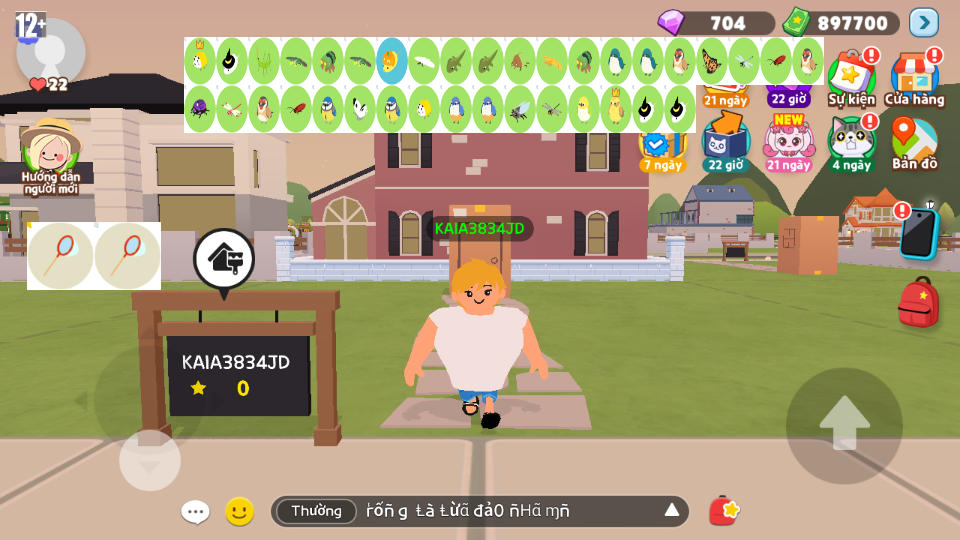
Task: Expand the chat log with the triangle
Action: (672, 511)
